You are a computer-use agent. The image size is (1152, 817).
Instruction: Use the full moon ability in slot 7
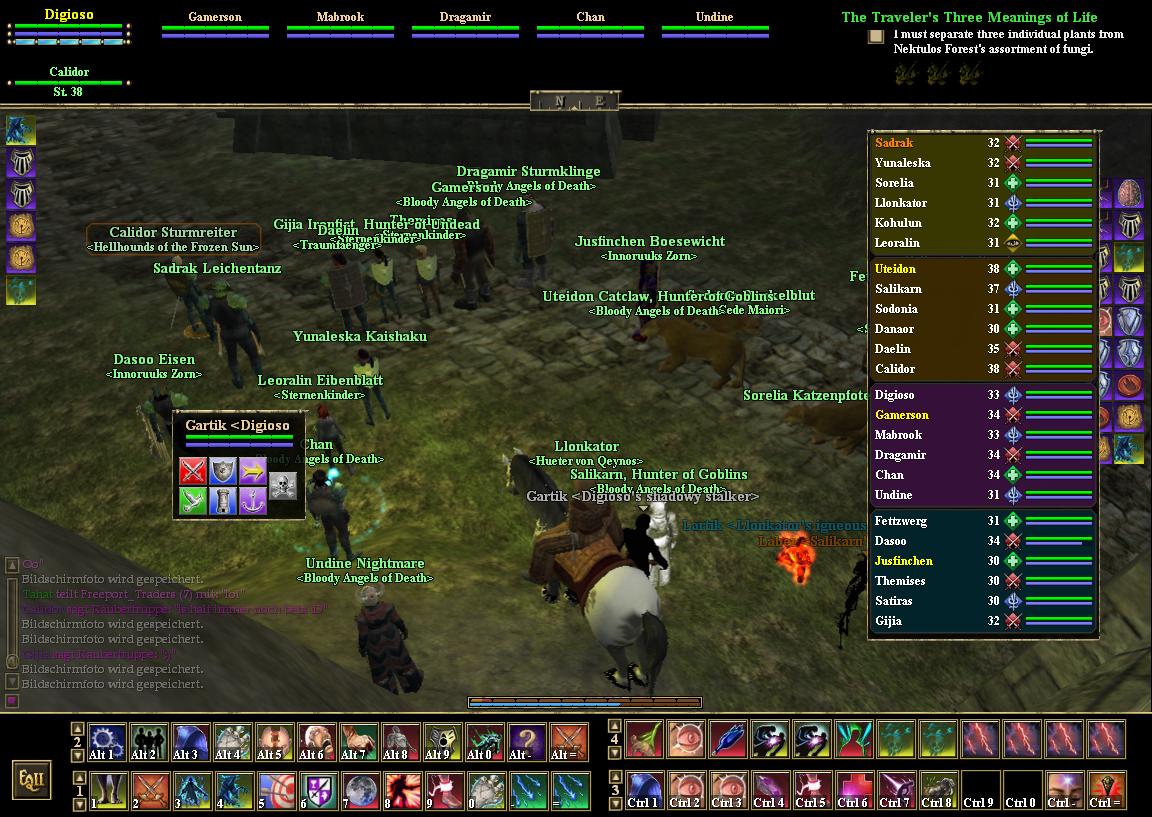tap(359, 790)
